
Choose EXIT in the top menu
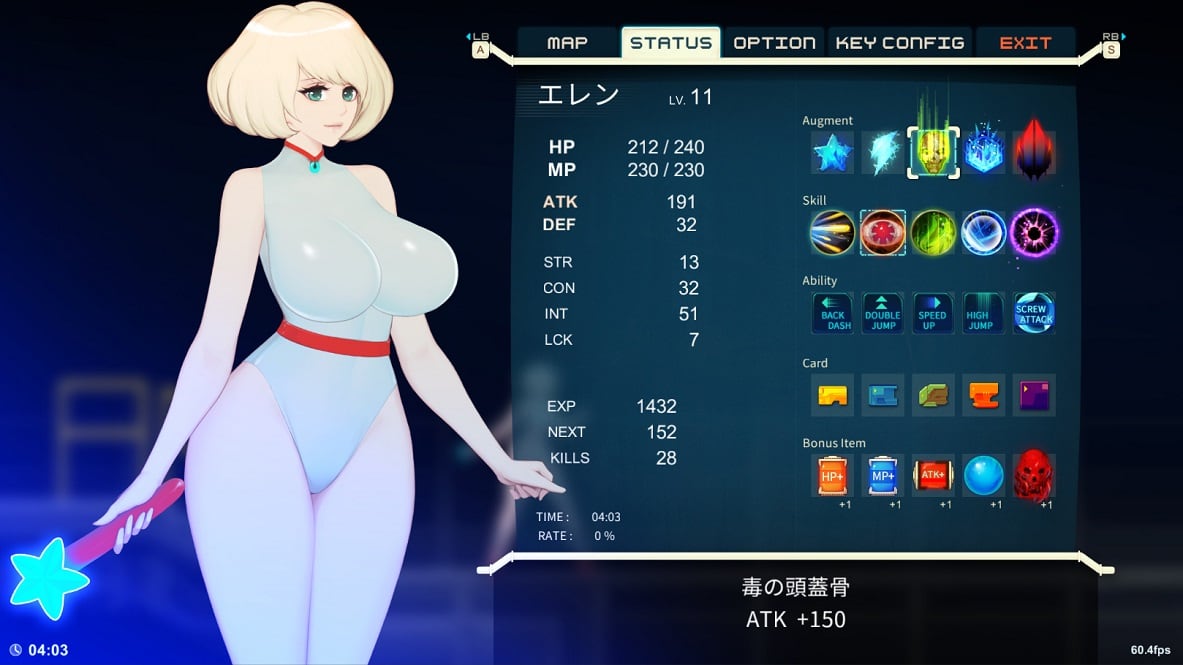click(1025, 43)
